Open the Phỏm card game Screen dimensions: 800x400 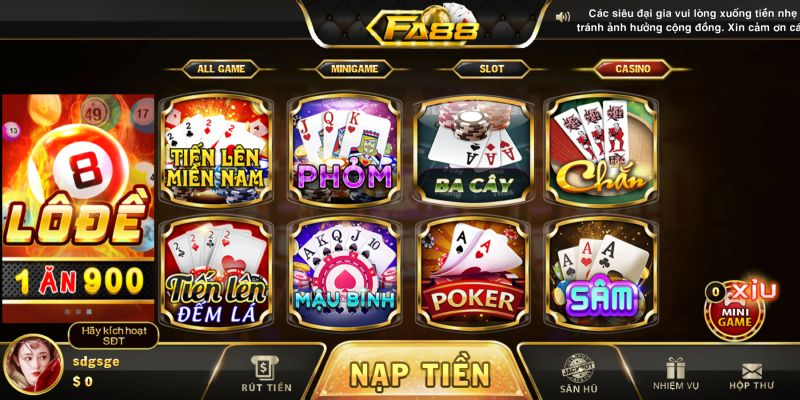(345, 150)
